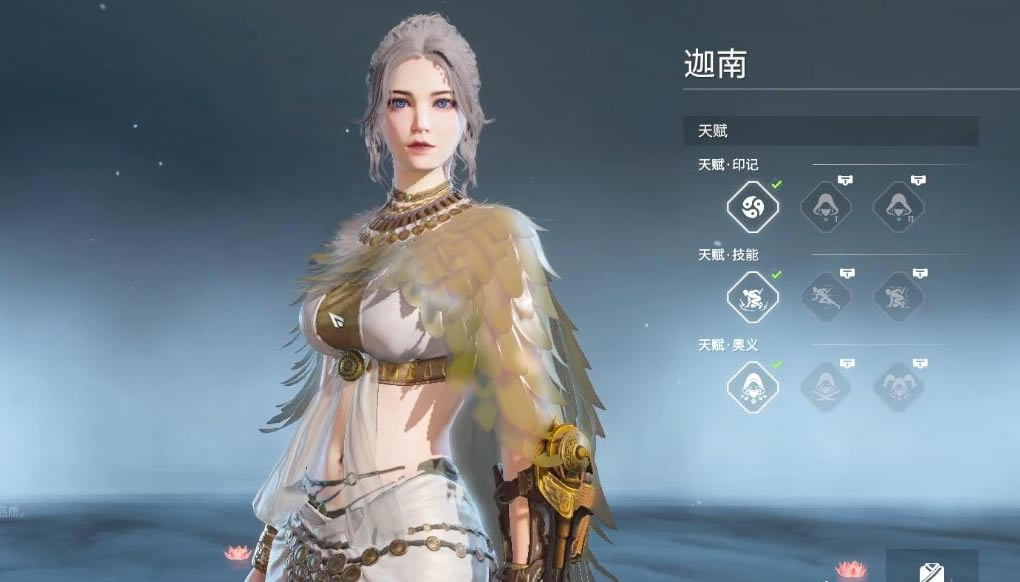
Task: Pick the locked crouching figure skill talent
Action: tap(826, 297)
